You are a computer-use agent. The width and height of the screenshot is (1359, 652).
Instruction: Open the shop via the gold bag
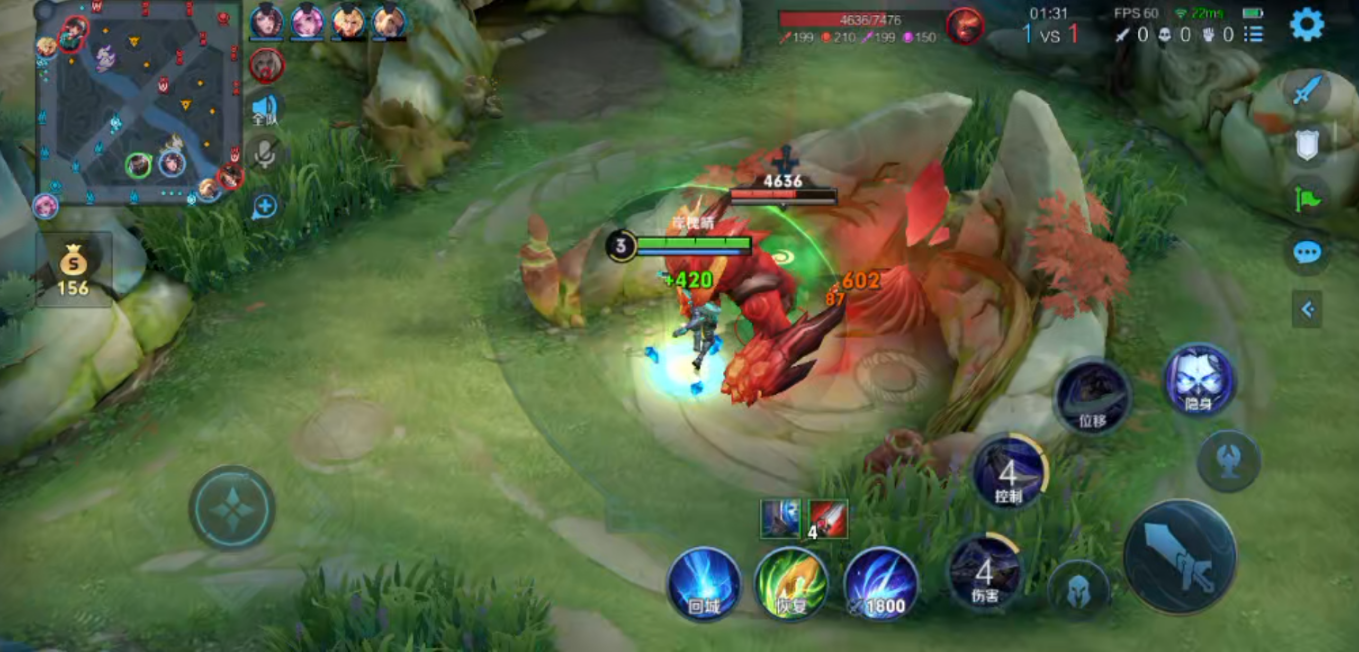pos(73,270)
